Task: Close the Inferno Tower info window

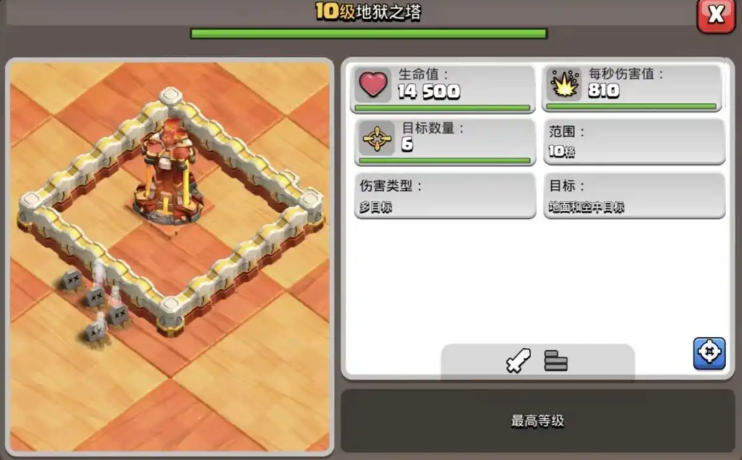Action: (716, 15)
